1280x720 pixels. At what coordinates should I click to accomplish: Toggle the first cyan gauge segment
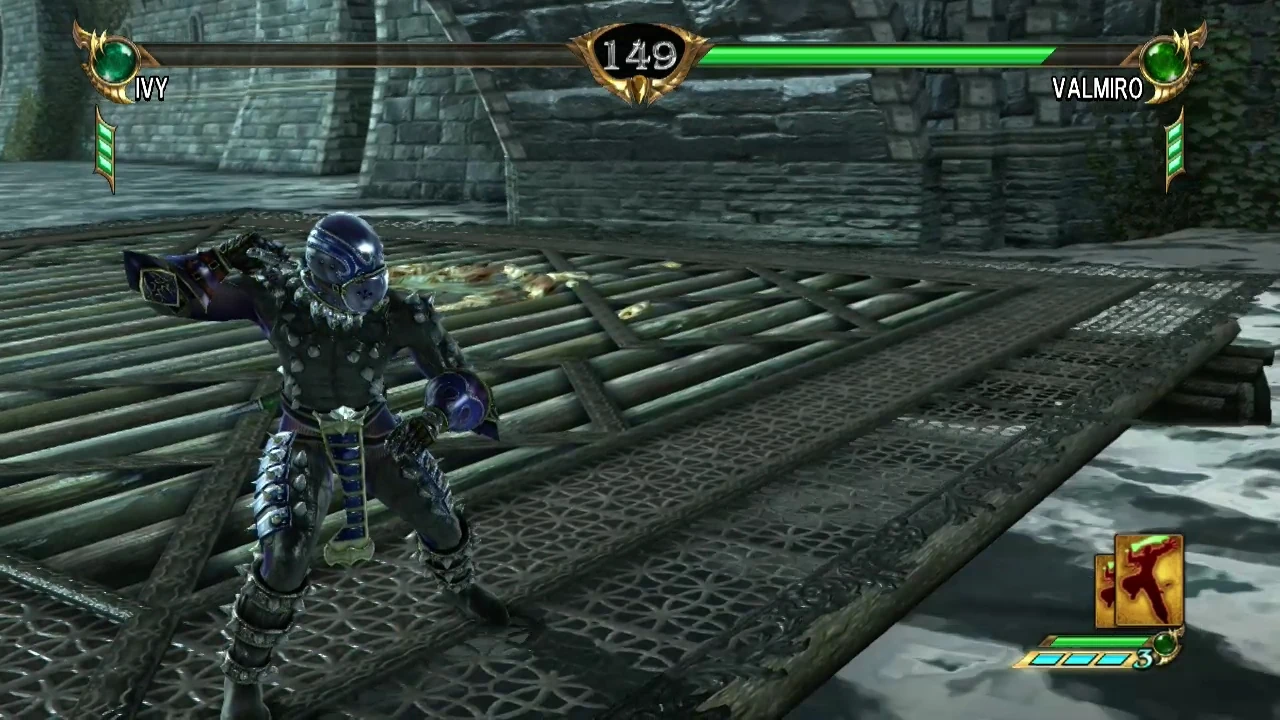point(1050,658)
